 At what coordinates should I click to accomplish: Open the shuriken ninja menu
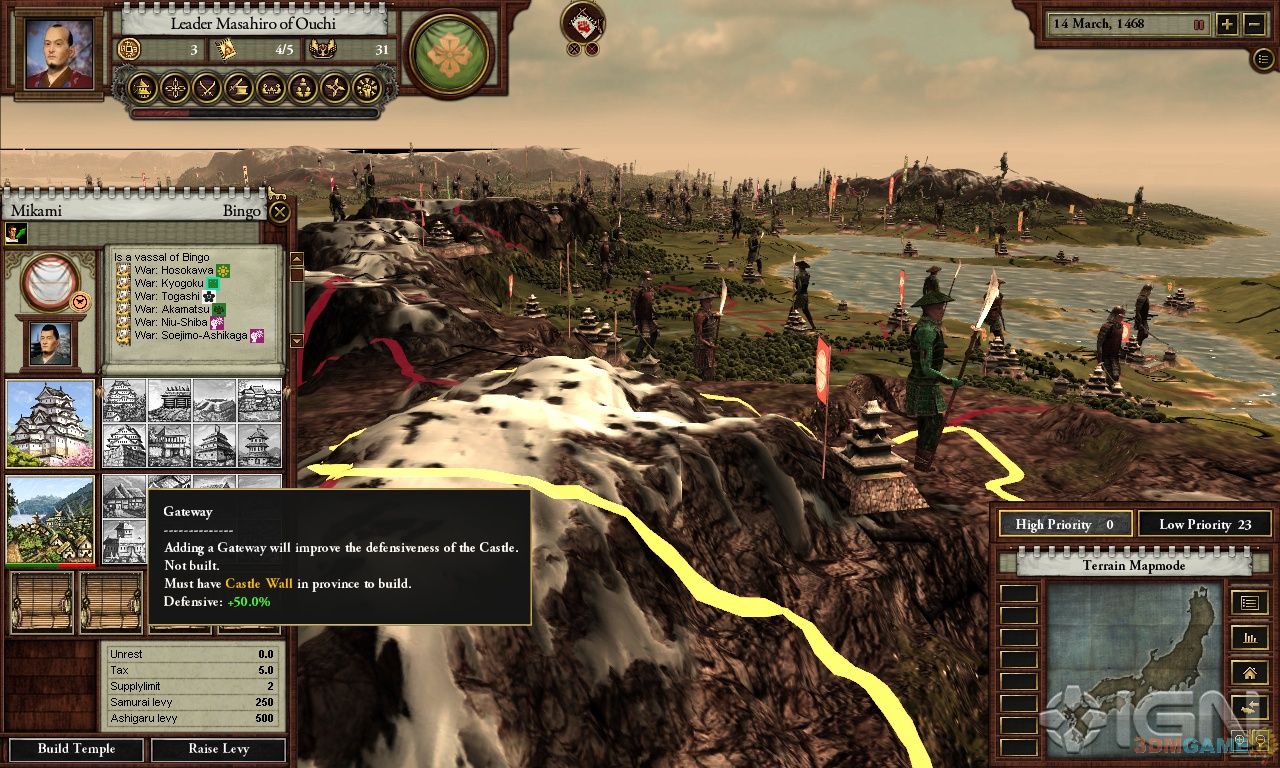tap(335, 88)
